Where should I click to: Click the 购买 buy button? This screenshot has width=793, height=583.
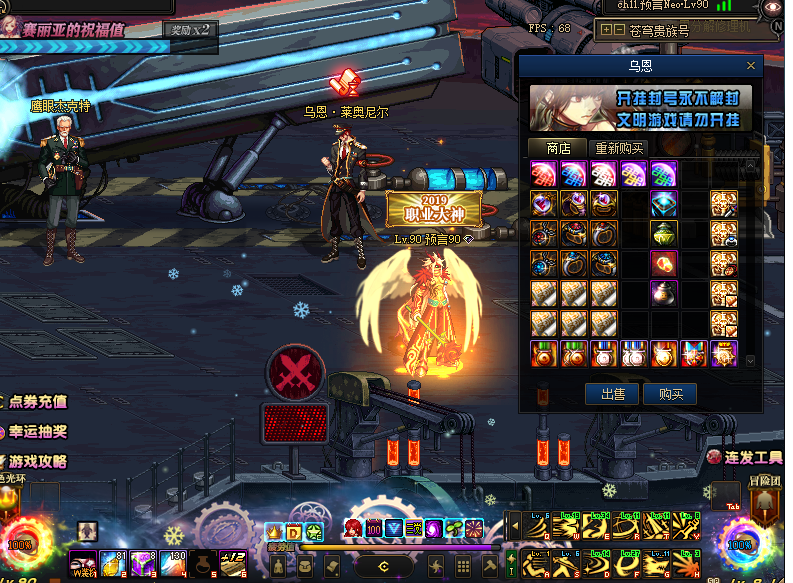click(x=670, y=394)
